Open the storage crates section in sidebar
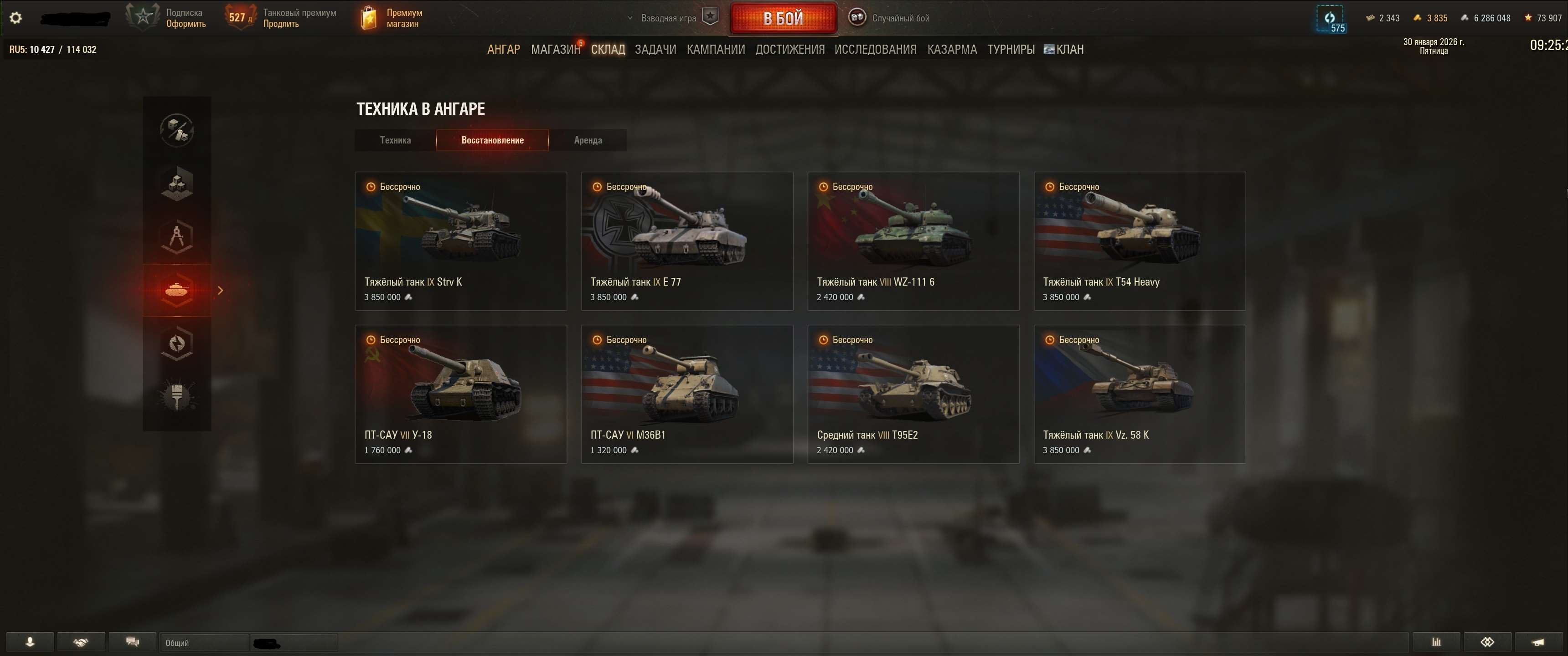 tap(176, 184)
